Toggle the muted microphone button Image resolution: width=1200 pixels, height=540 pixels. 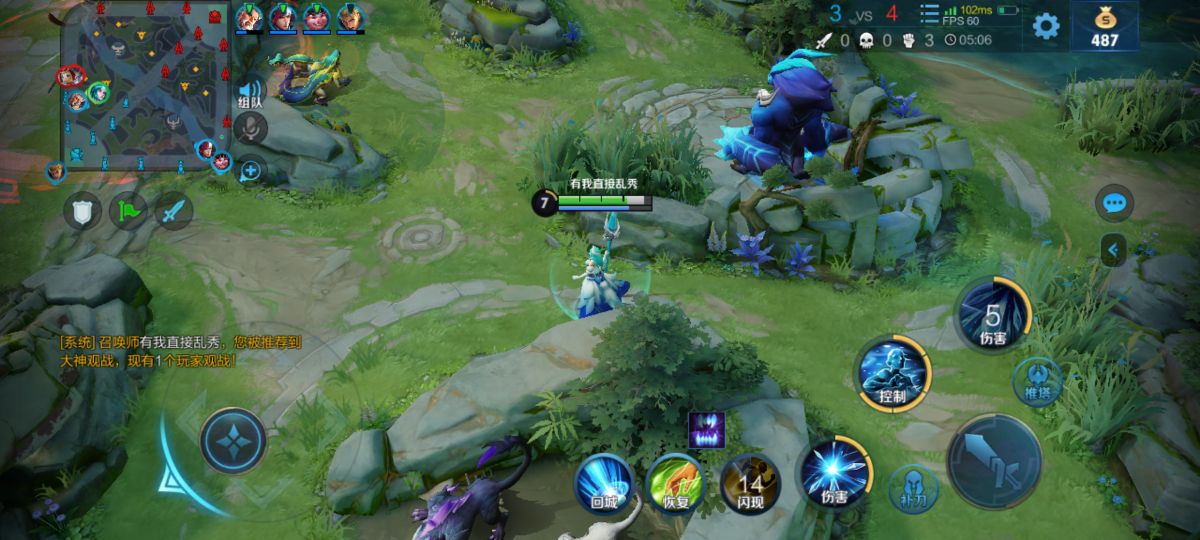pyautogui.click(x=250, y=127)
